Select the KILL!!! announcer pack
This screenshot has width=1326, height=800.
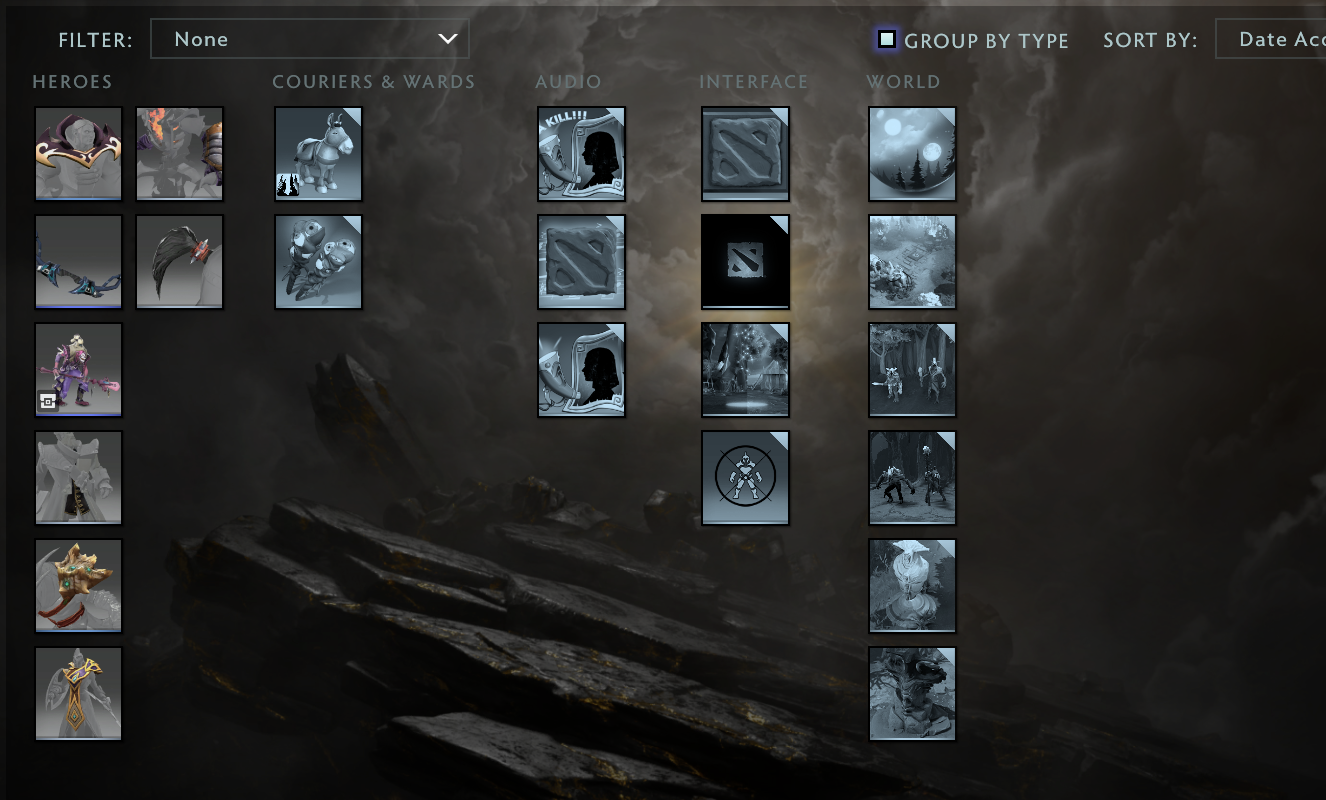581,153
